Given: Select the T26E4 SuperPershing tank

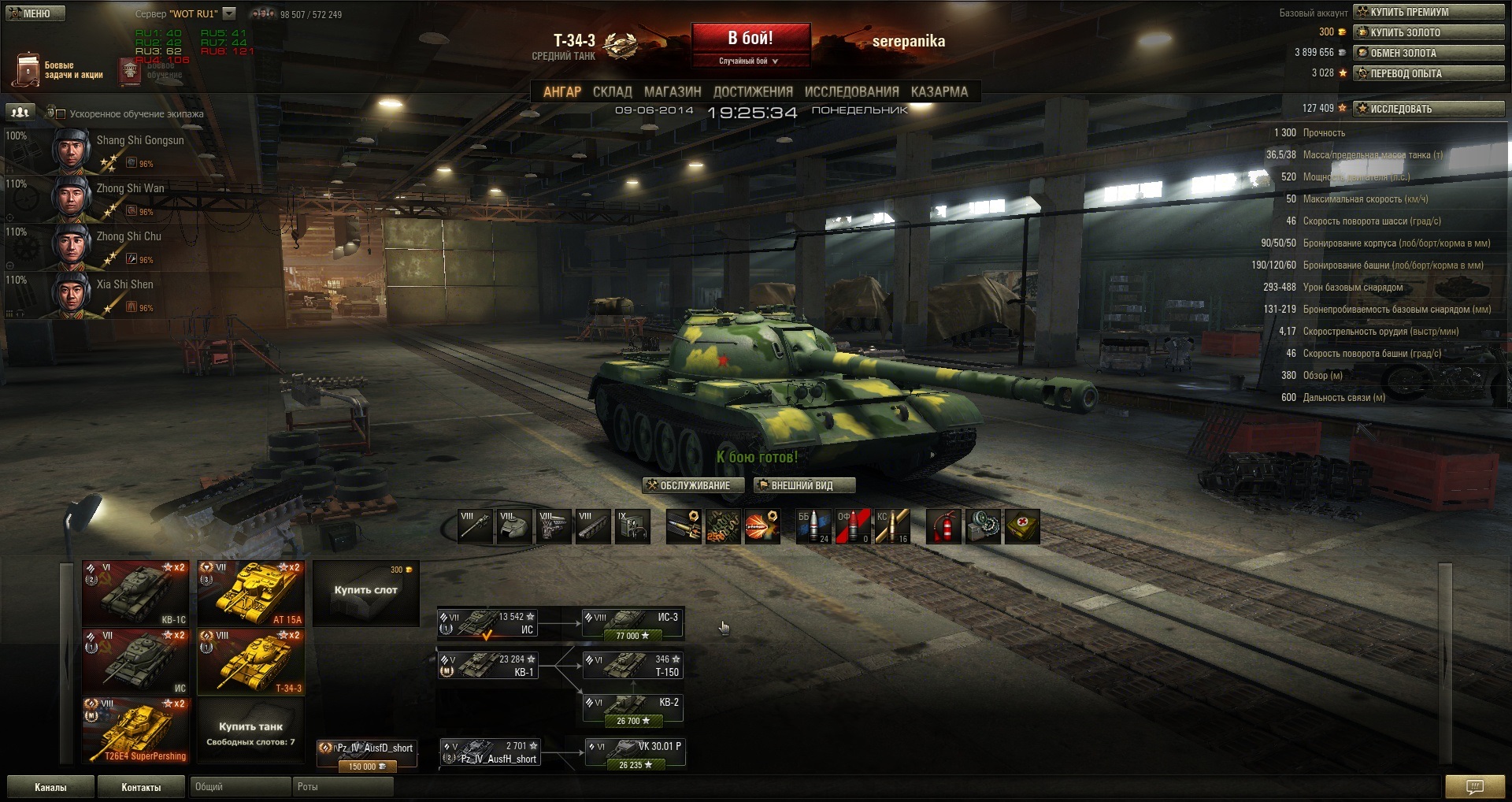Looking at the screenshot, I should click(x=135, y=730).
